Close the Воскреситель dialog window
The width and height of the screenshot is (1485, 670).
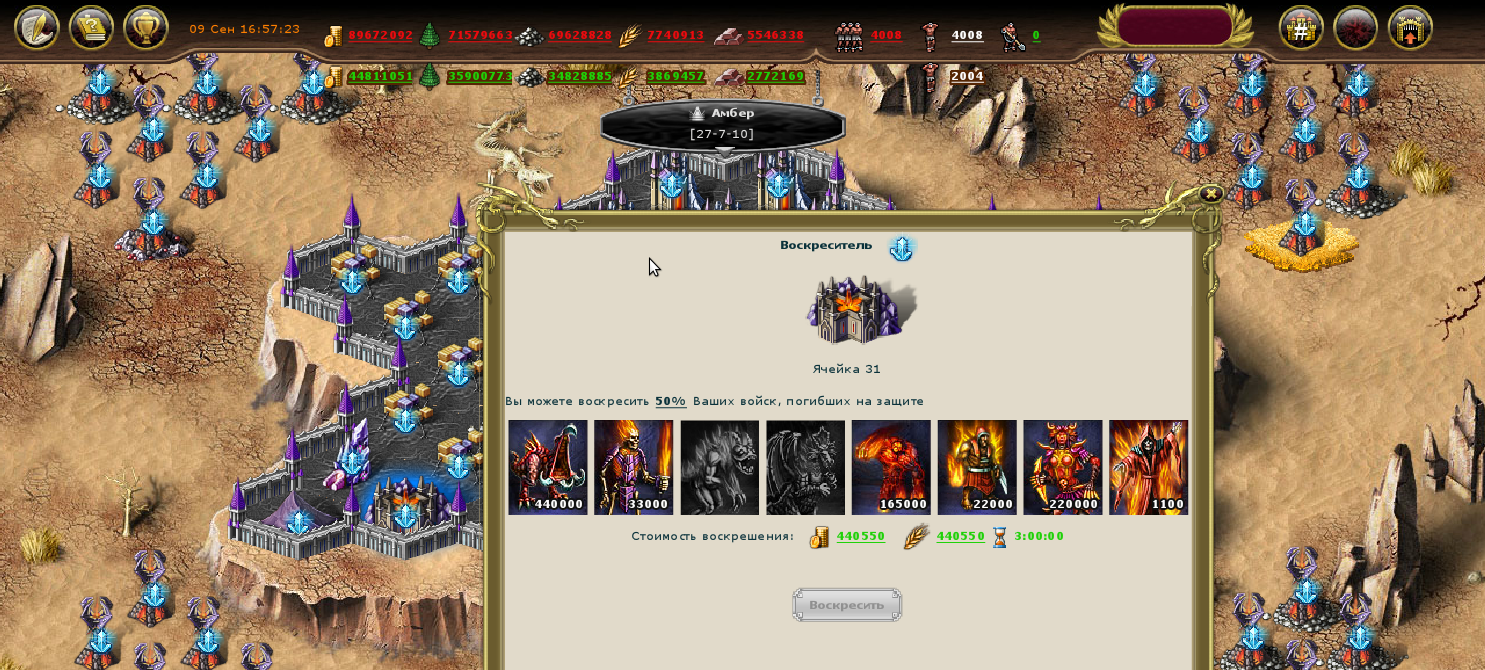(x=1210, y=194)
